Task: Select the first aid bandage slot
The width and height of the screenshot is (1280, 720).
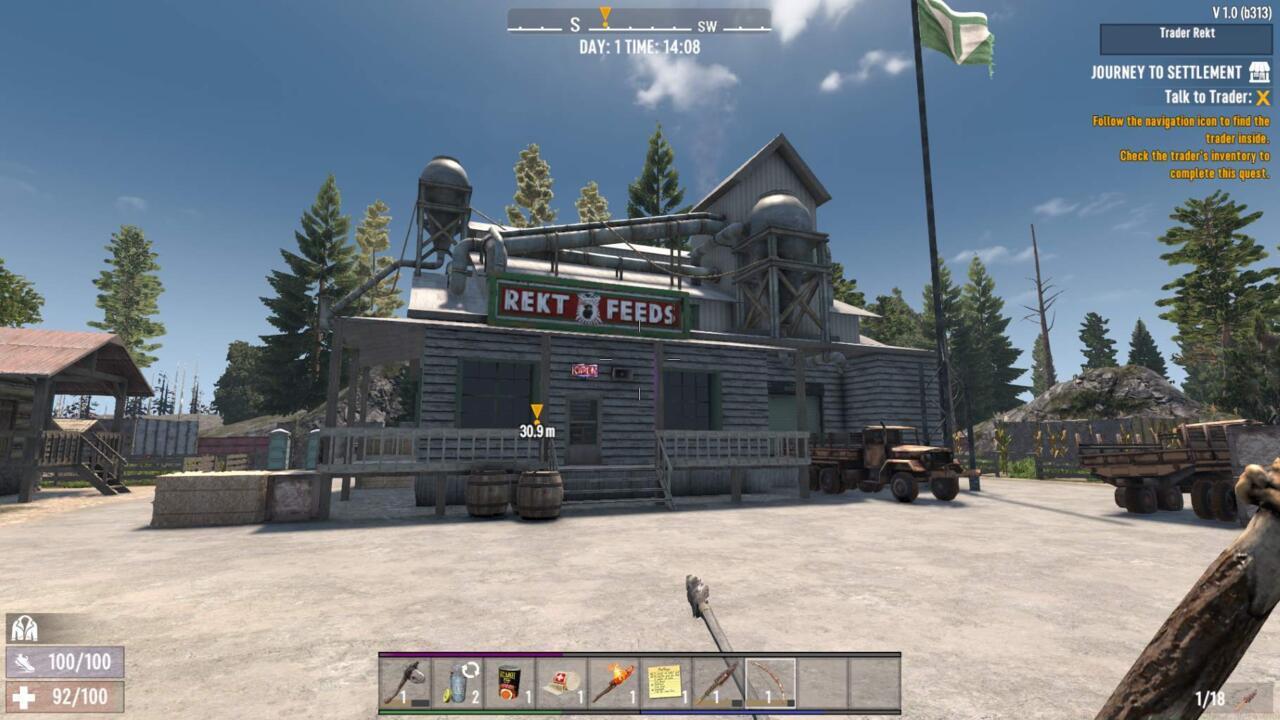Action: 562,682
